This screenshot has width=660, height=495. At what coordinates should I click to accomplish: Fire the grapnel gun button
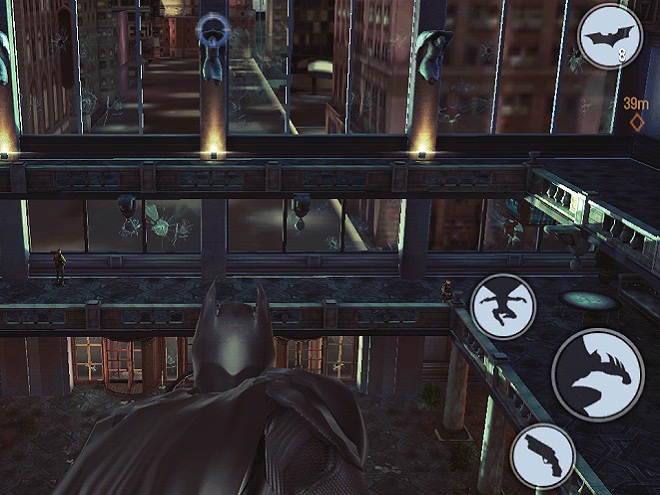[x=542, y=456]
